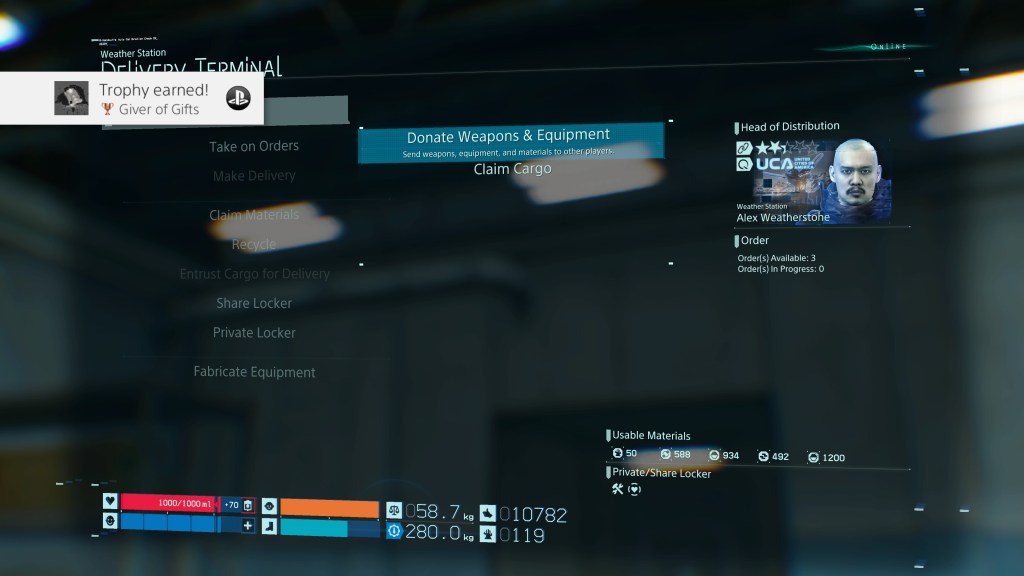Select Make Delivery entry
This screenshot has width=1024, height=576.
(254, 176)
